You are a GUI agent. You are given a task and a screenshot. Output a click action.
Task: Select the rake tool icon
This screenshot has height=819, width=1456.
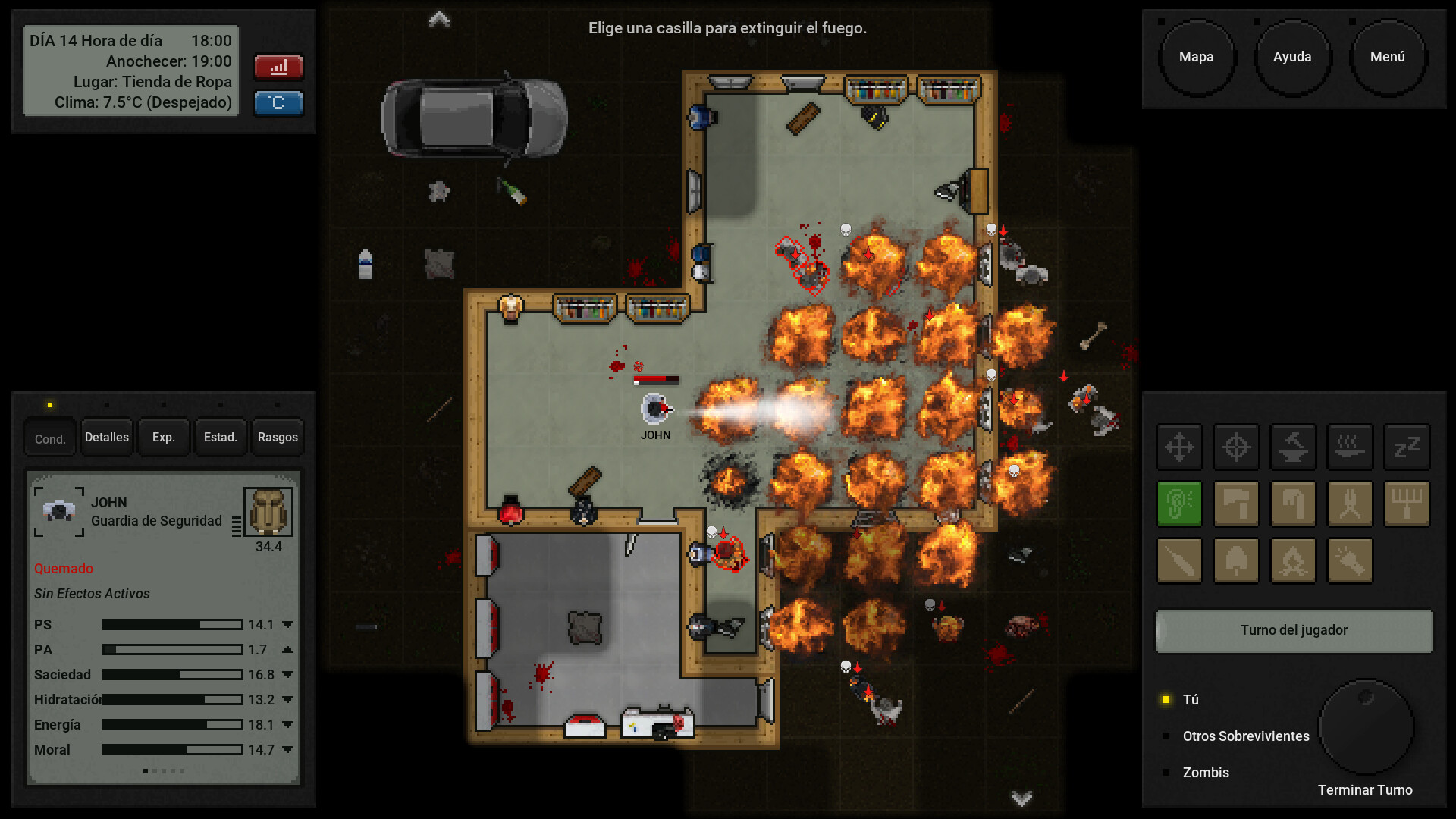coord(1407,504)
